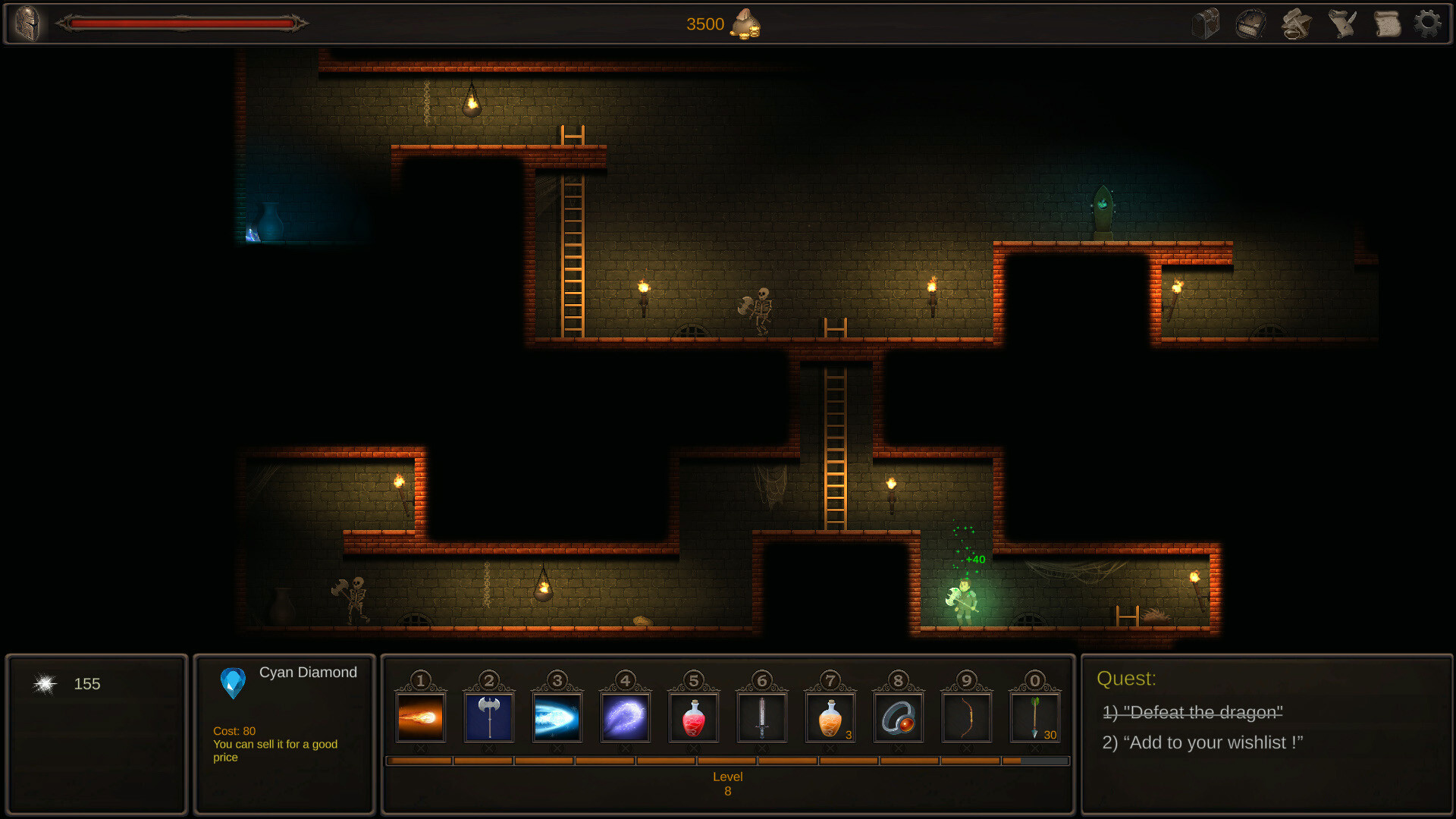Select the ice spell in slot 3
1456x819 pixels.
tap(557, 717)
